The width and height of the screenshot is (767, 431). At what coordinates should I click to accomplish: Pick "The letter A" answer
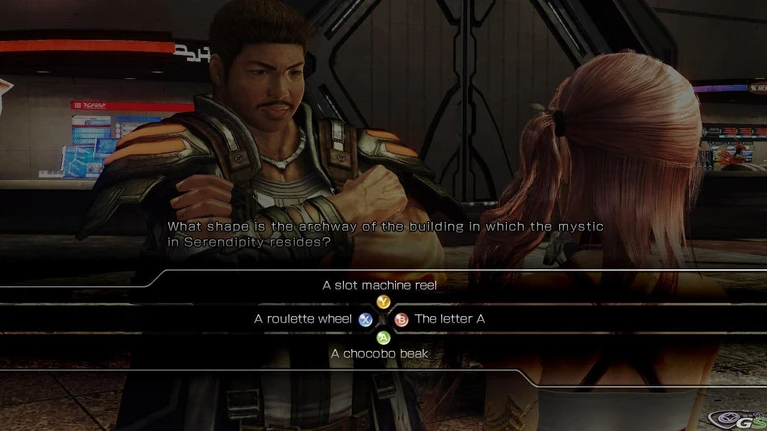point(449,319)
